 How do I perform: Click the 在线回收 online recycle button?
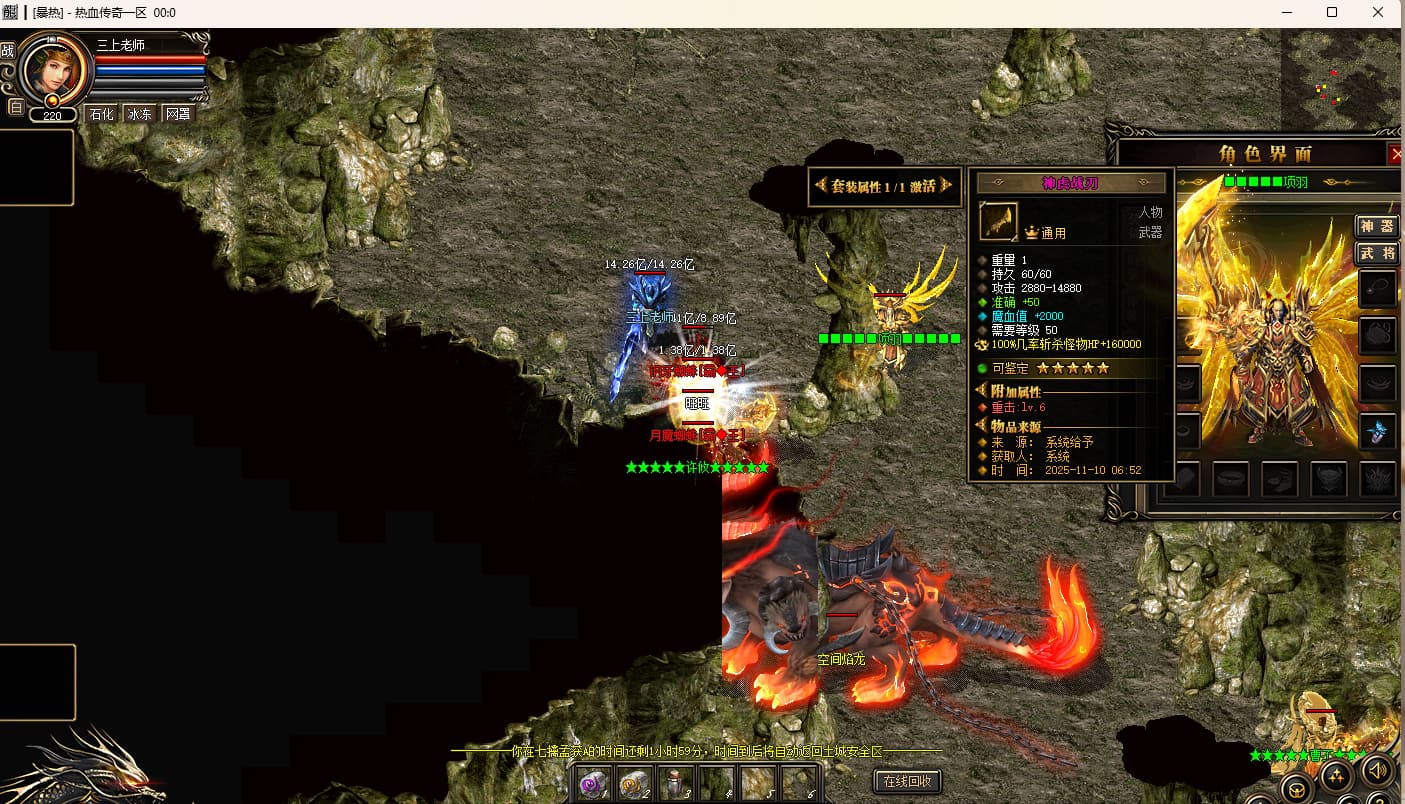908,780
